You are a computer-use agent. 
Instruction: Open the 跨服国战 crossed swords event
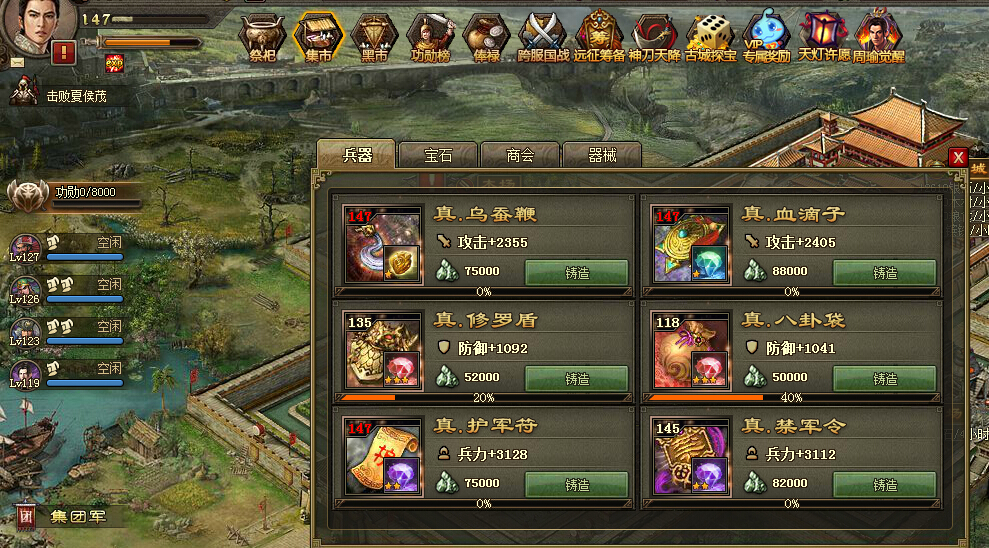(x=544, y=38)
